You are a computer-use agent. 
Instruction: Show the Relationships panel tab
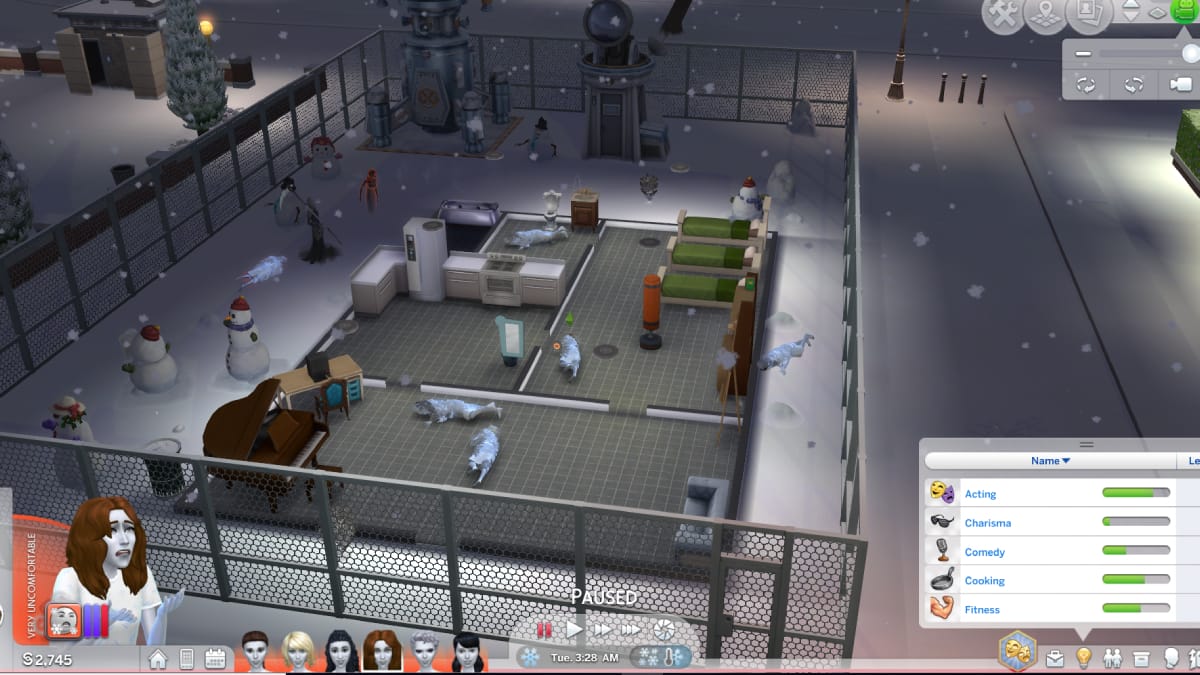click(1113, 658)
